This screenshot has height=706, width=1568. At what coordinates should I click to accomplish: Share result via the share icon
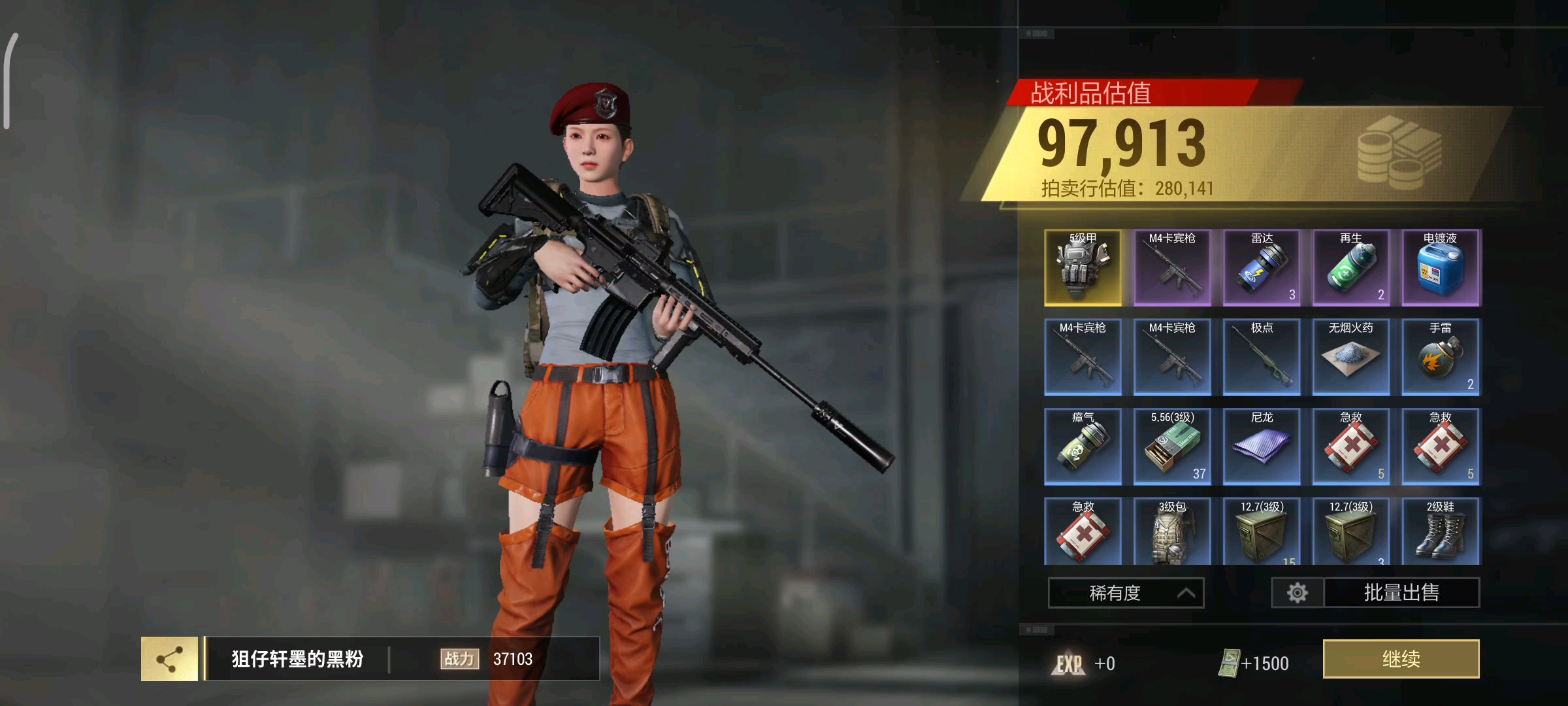point(170,659)
